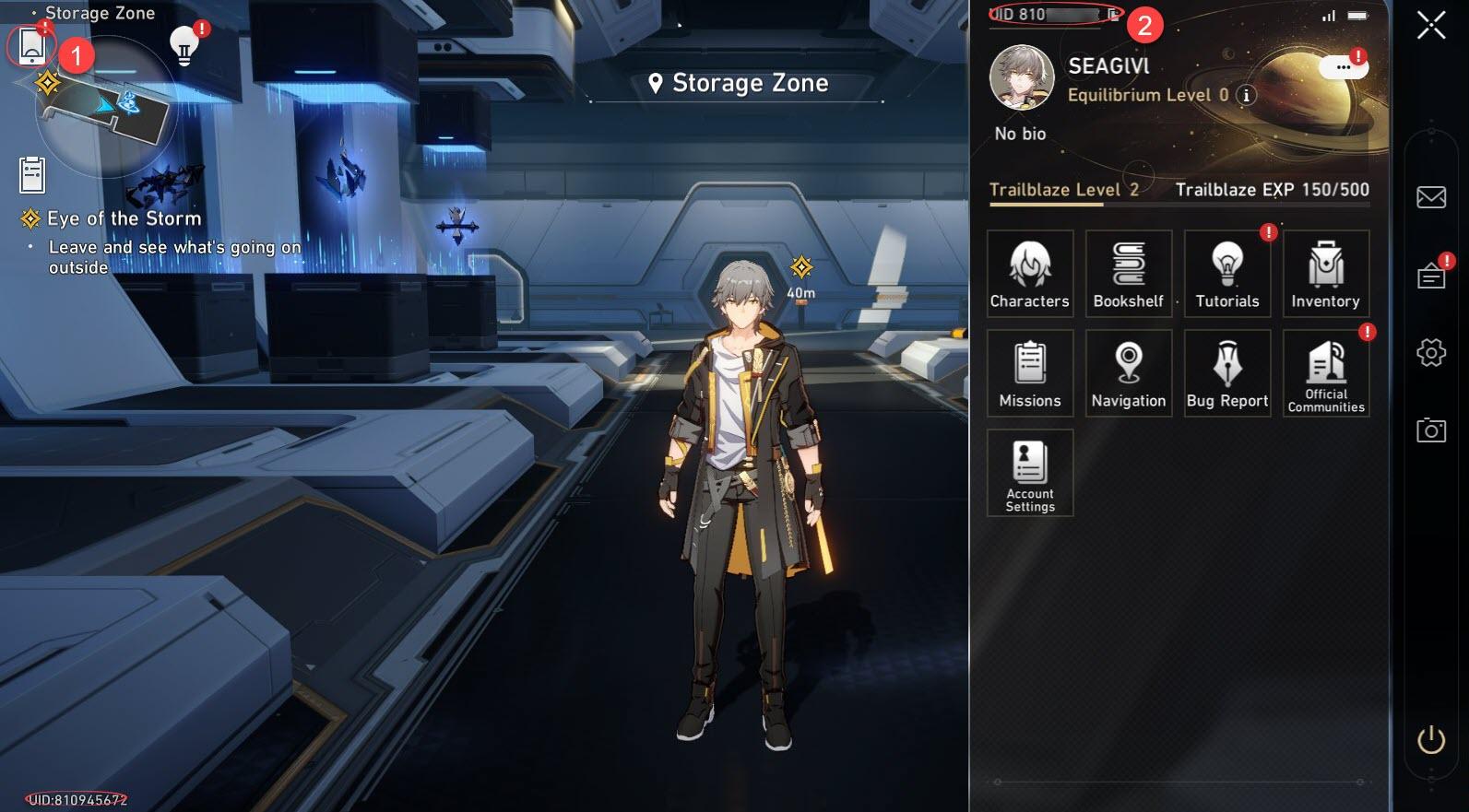Close the phone menu with the X
The height and width of the screenshot is (812, 1469).
(x=1431, y=25)
